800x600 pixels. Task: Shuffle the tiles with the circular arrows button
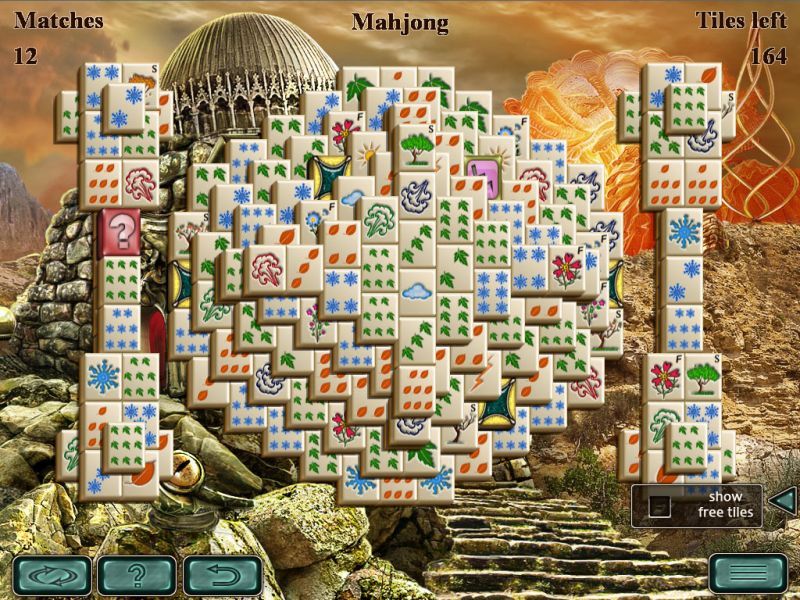point(52,575)
